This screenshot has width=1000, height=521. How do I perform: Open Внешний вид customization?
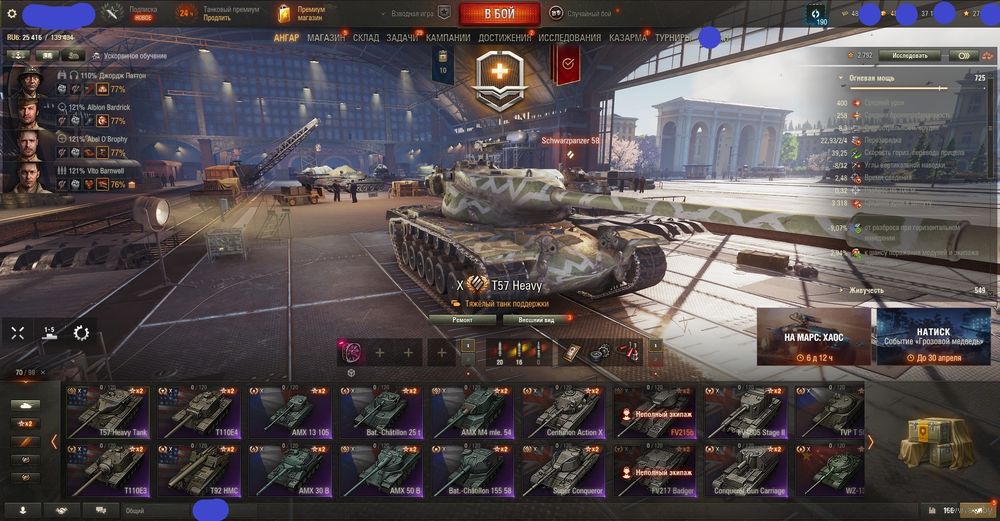click(x=536, y=320)
